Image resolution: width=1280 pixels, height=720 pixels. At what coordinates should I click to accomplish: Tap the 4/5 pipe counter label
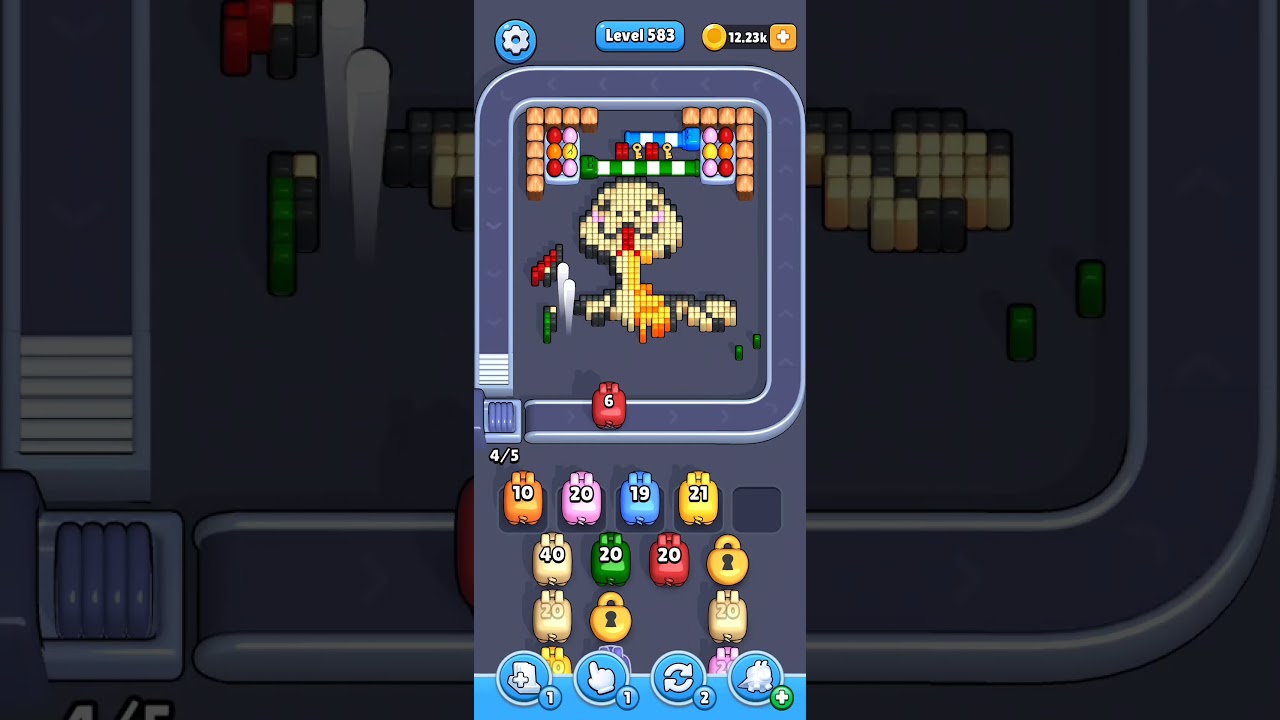tap(502, 455)
